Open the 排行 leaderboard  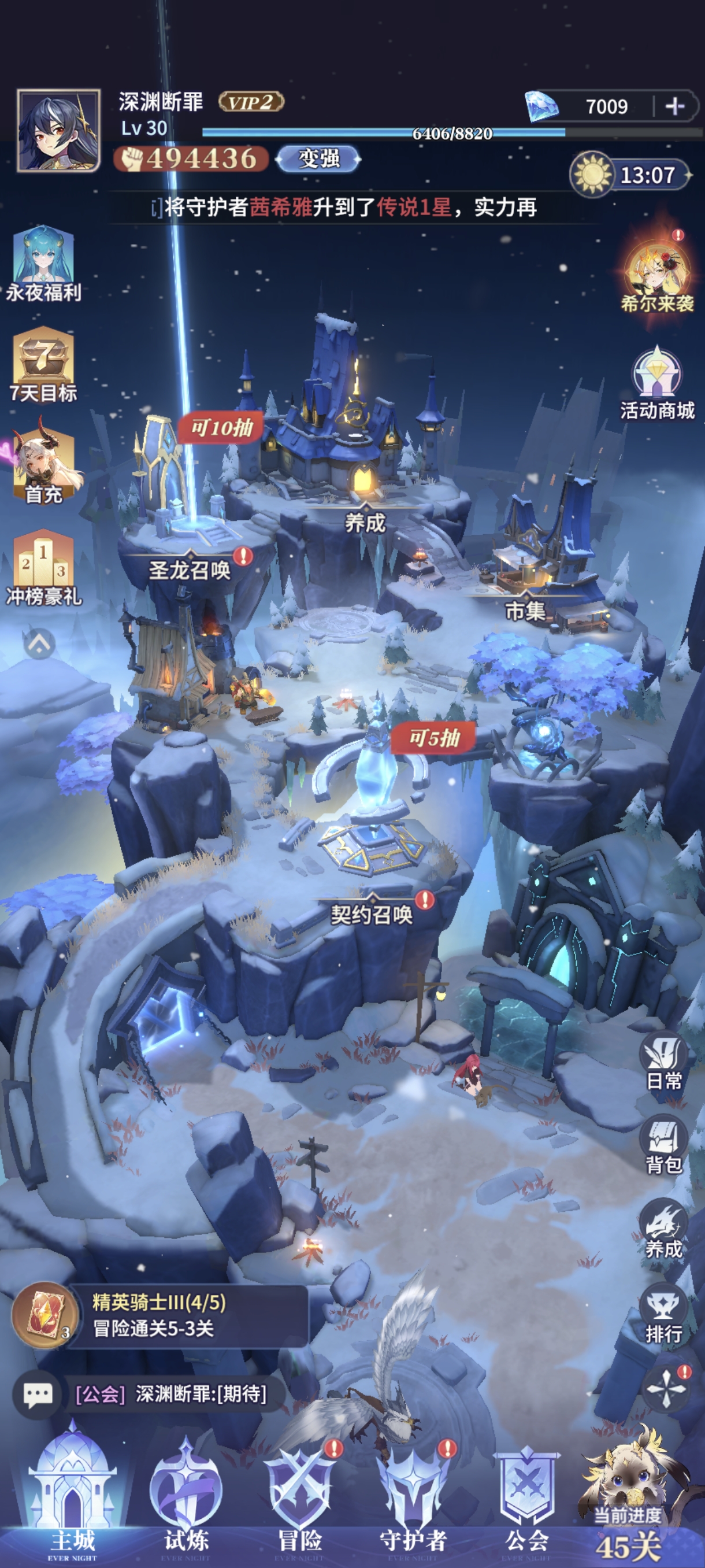663,1315
